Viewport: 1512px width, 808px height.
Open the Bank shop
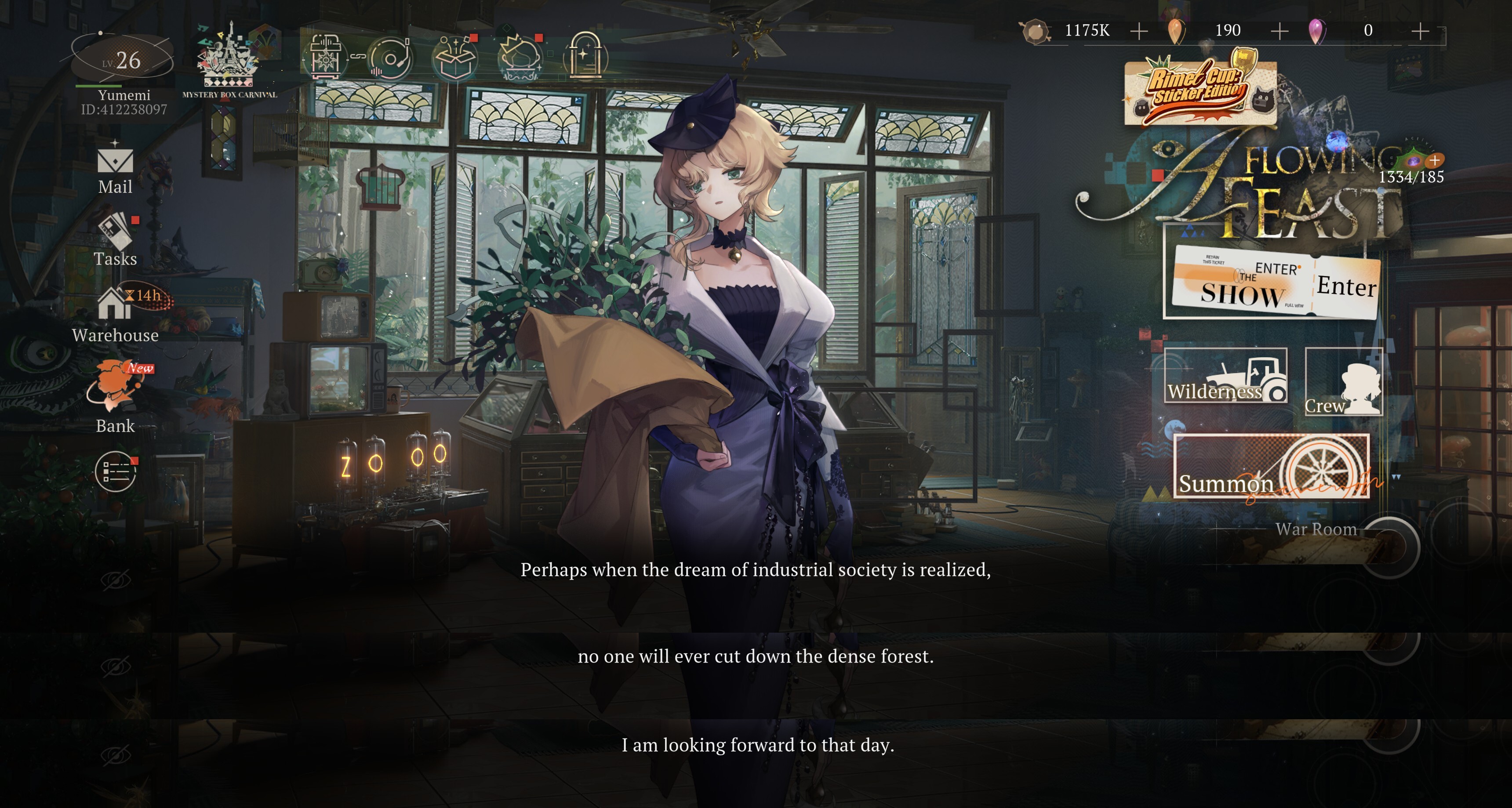[x=115, y=396]
